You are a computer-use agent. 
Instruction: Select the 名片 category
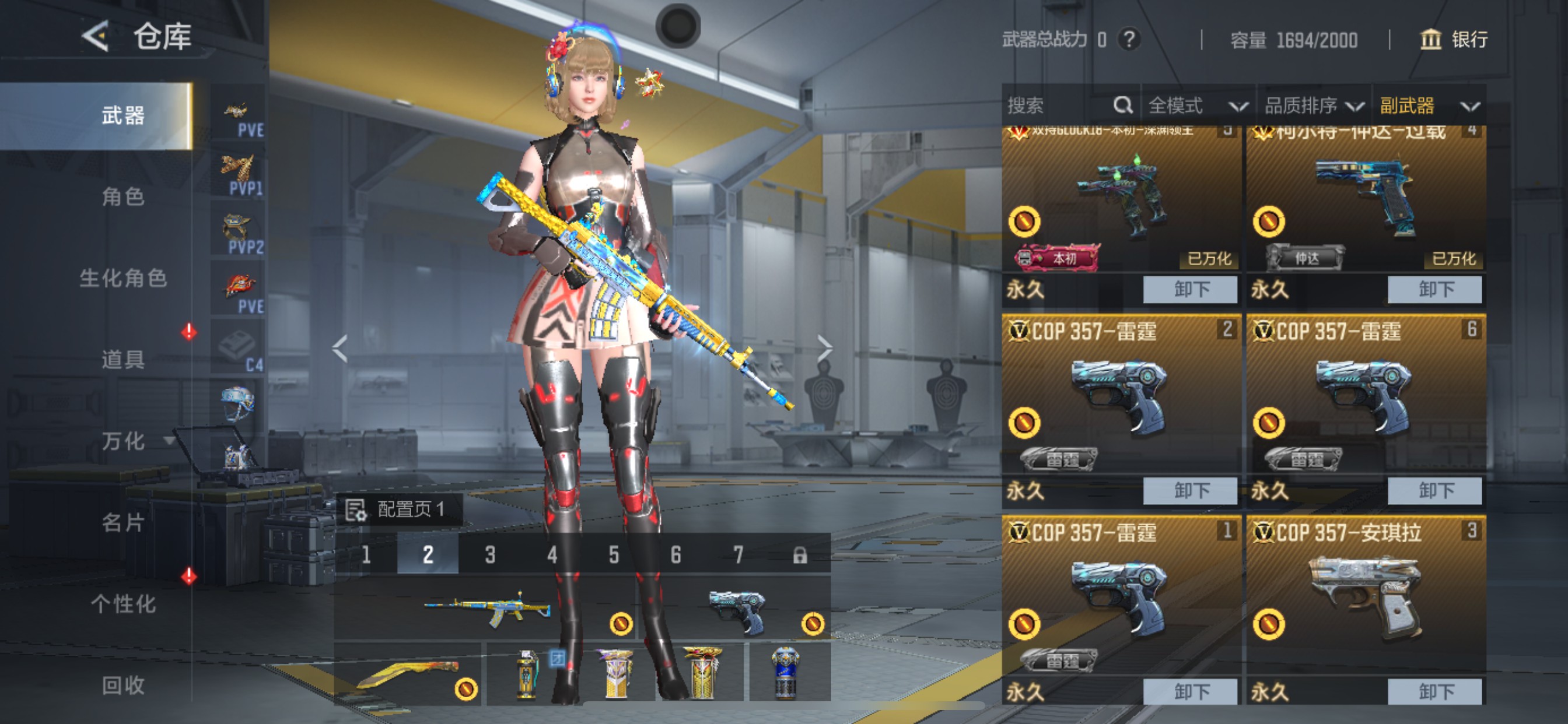click(123, 522)
